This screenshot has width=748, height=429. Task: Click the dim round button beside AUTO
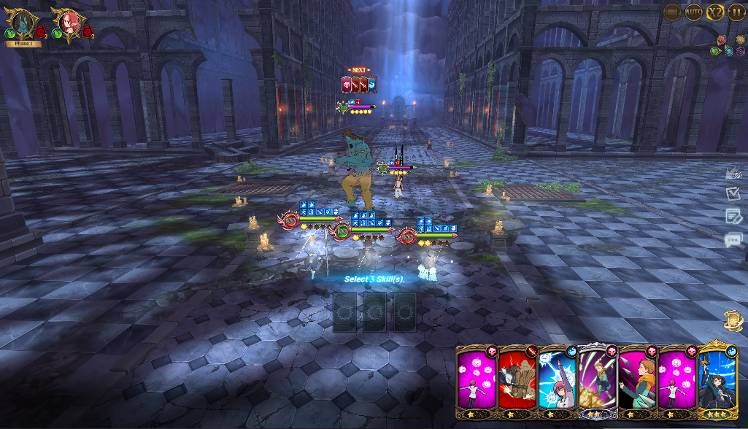point(672,12)
